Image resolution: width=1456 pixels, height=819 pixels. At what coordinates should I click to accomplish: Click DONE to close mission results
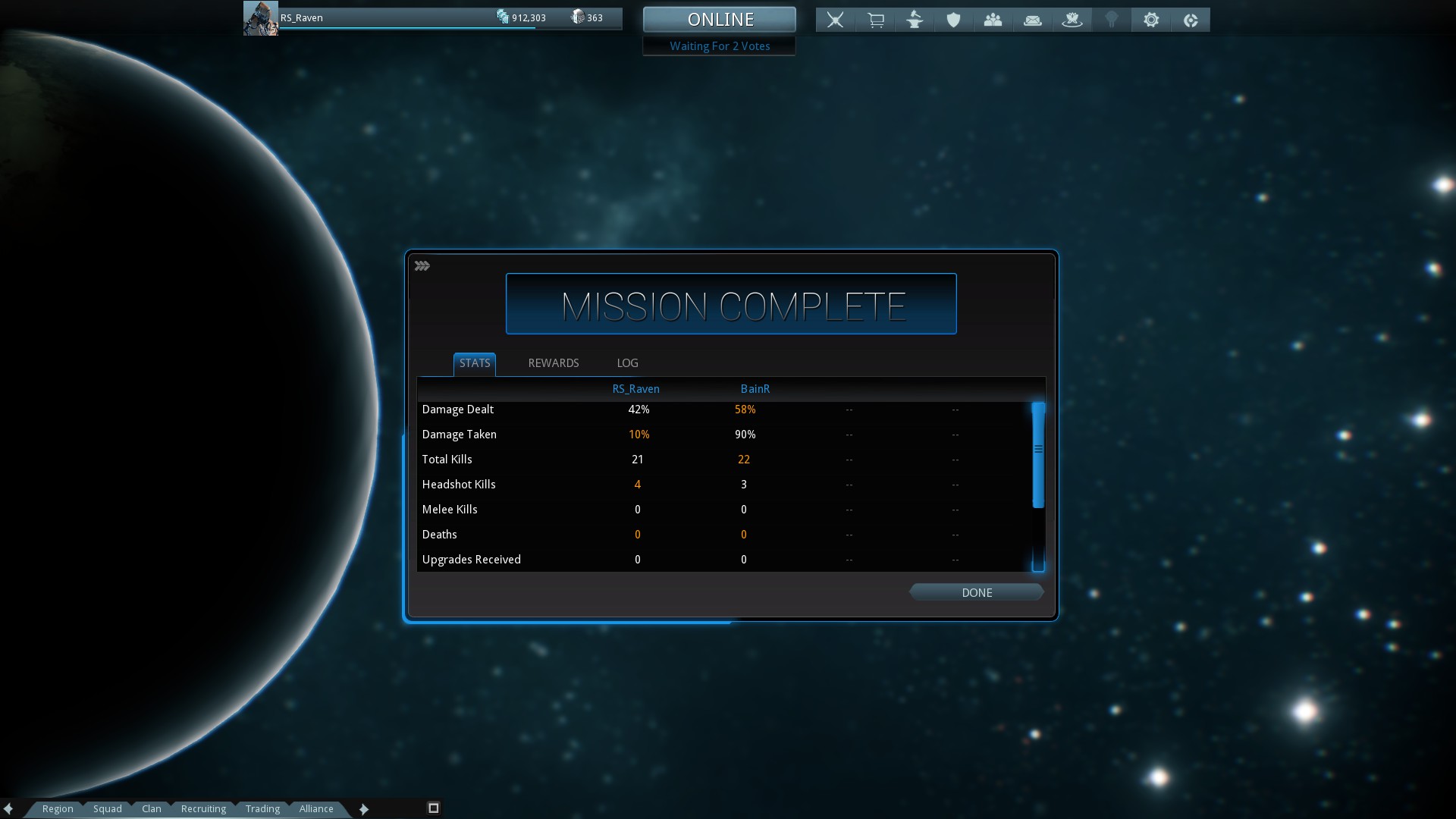pos(977,592)
